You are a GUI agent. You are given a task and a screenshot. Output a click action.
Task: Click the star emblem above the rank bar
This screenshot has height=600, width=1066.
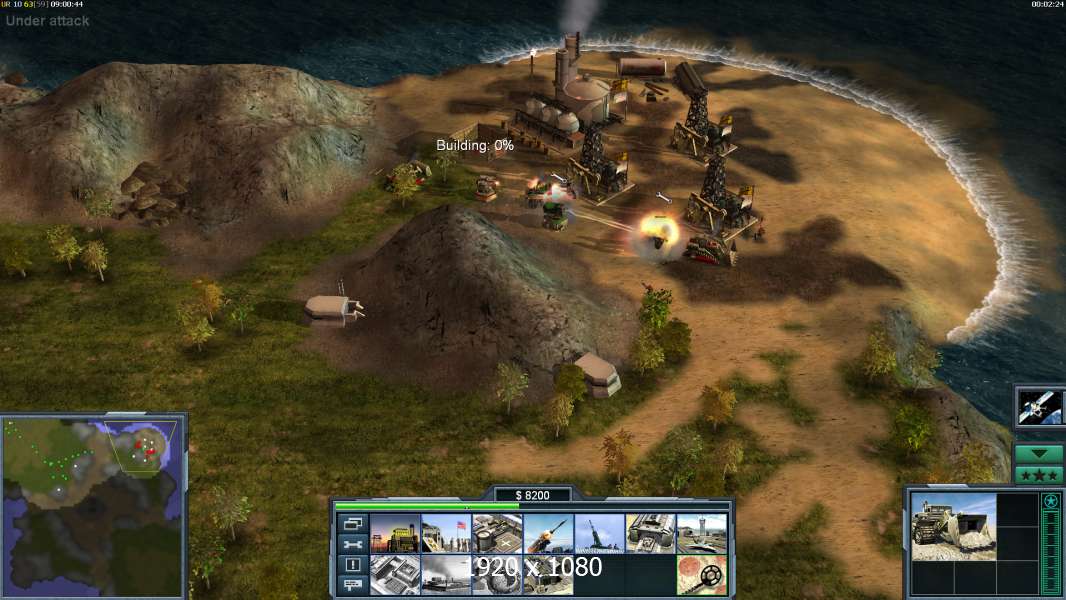(1050, 501)
